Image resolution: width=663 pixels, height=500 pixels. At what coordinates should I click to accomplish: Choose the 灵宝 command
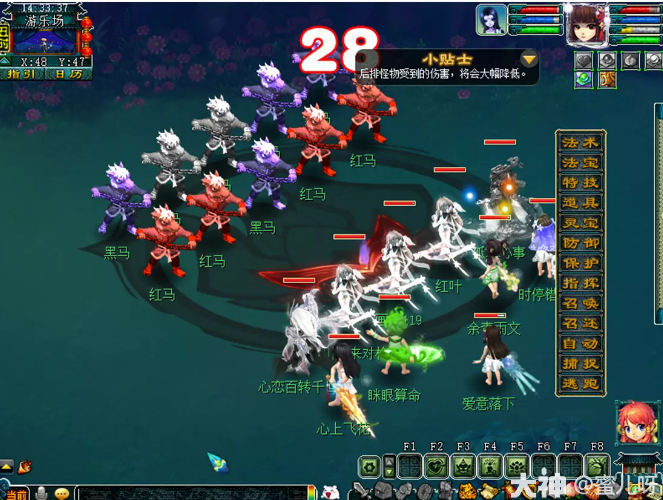pyautogui.click(x=580, y=223)
